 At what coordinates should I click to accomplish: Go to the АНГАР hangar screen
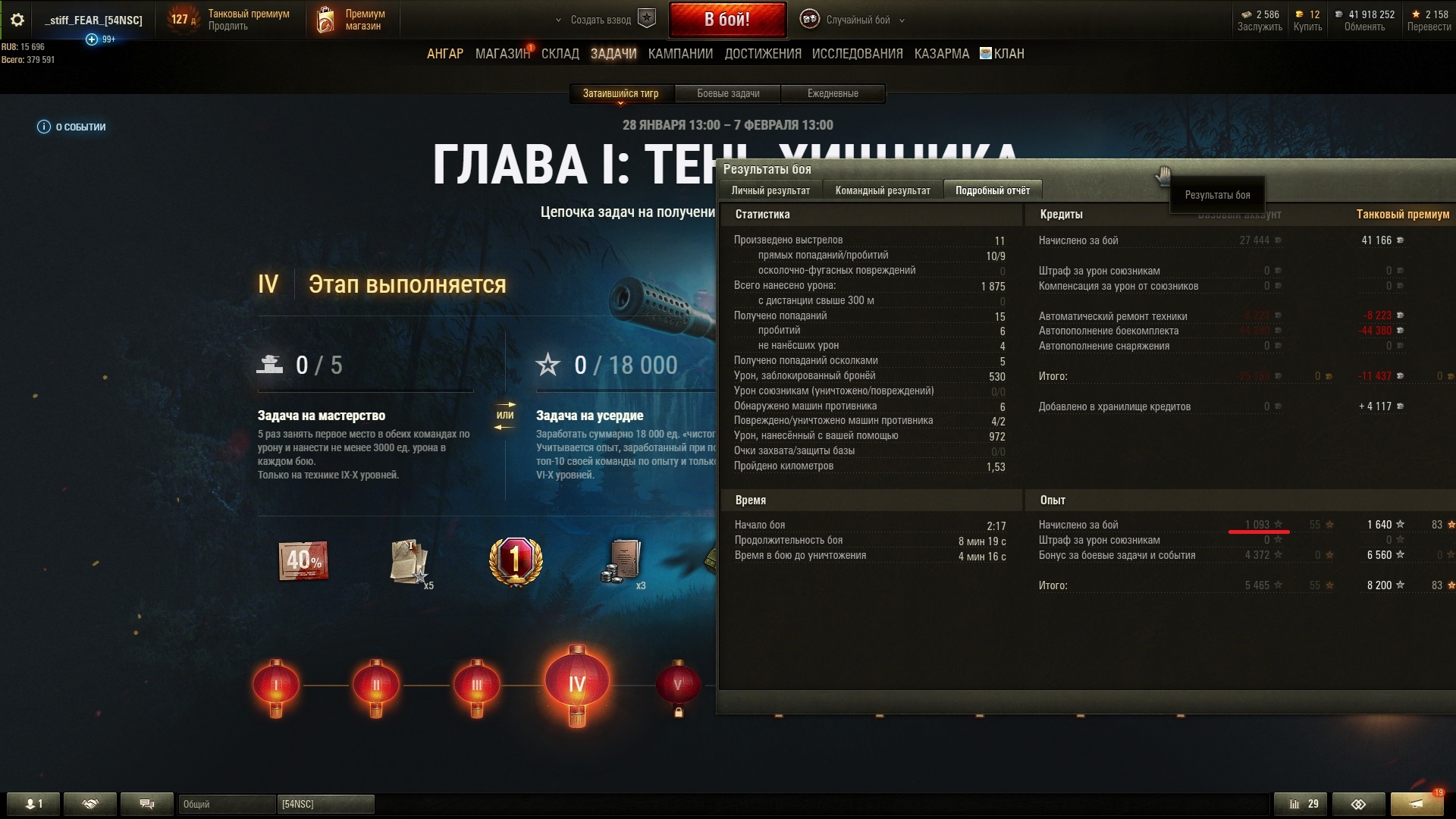point(444,54)
